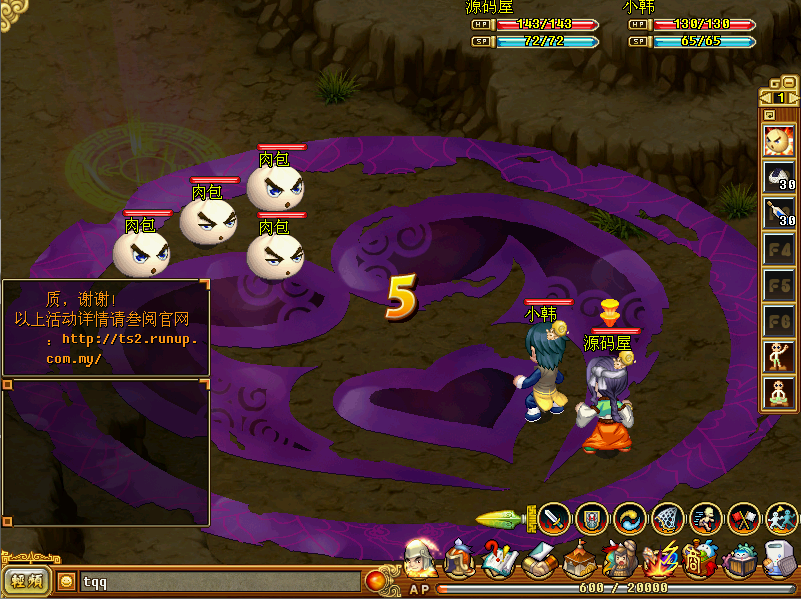Viewport: 801px width, 599px height.
Task: Use the angry face hotkey skill
Action: point(778,140)
